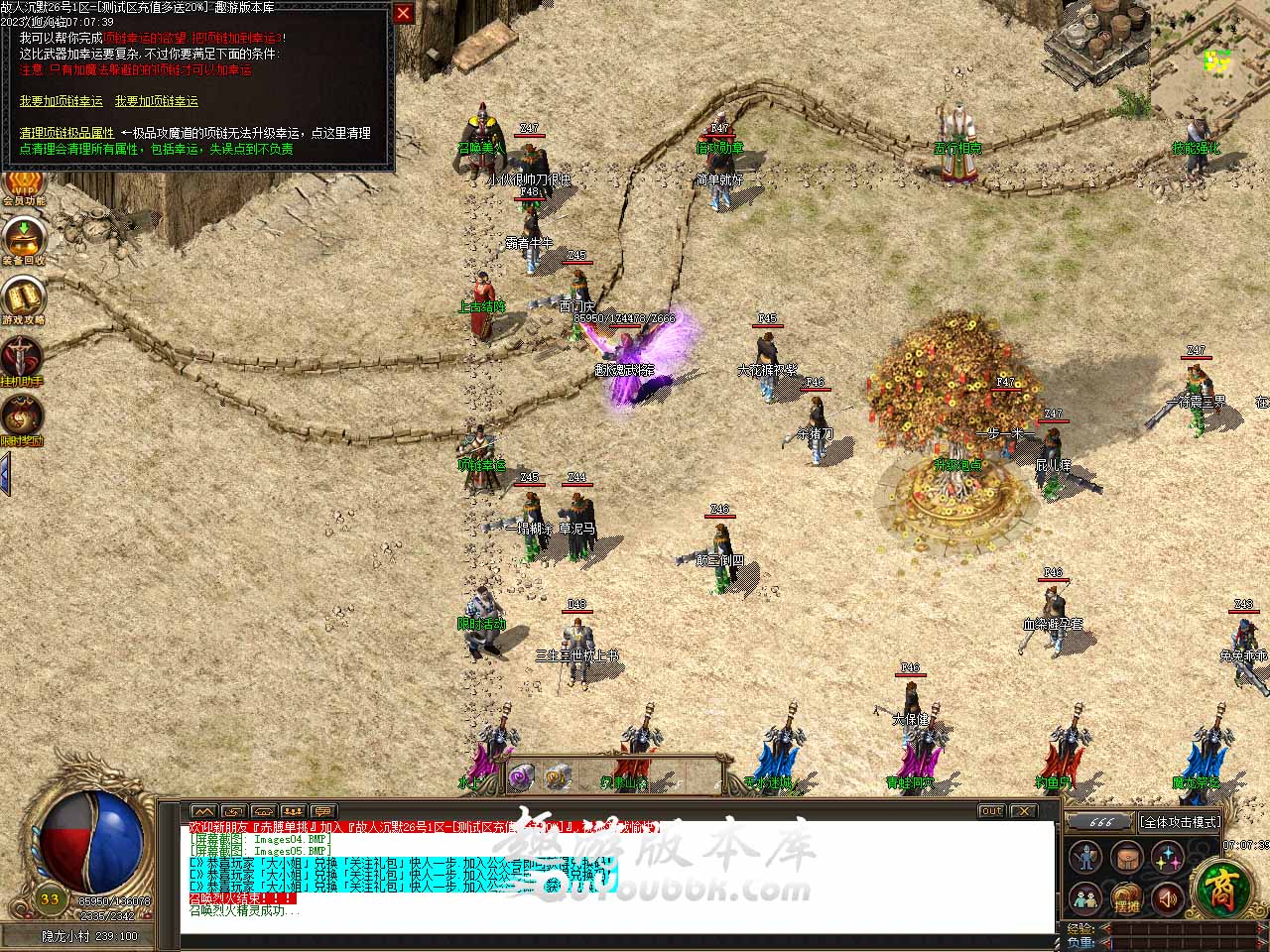This screenshot has height=952, width=1270.
Task: Switch the 全体攻击模式 attack mode
Action: (1179, 822)
